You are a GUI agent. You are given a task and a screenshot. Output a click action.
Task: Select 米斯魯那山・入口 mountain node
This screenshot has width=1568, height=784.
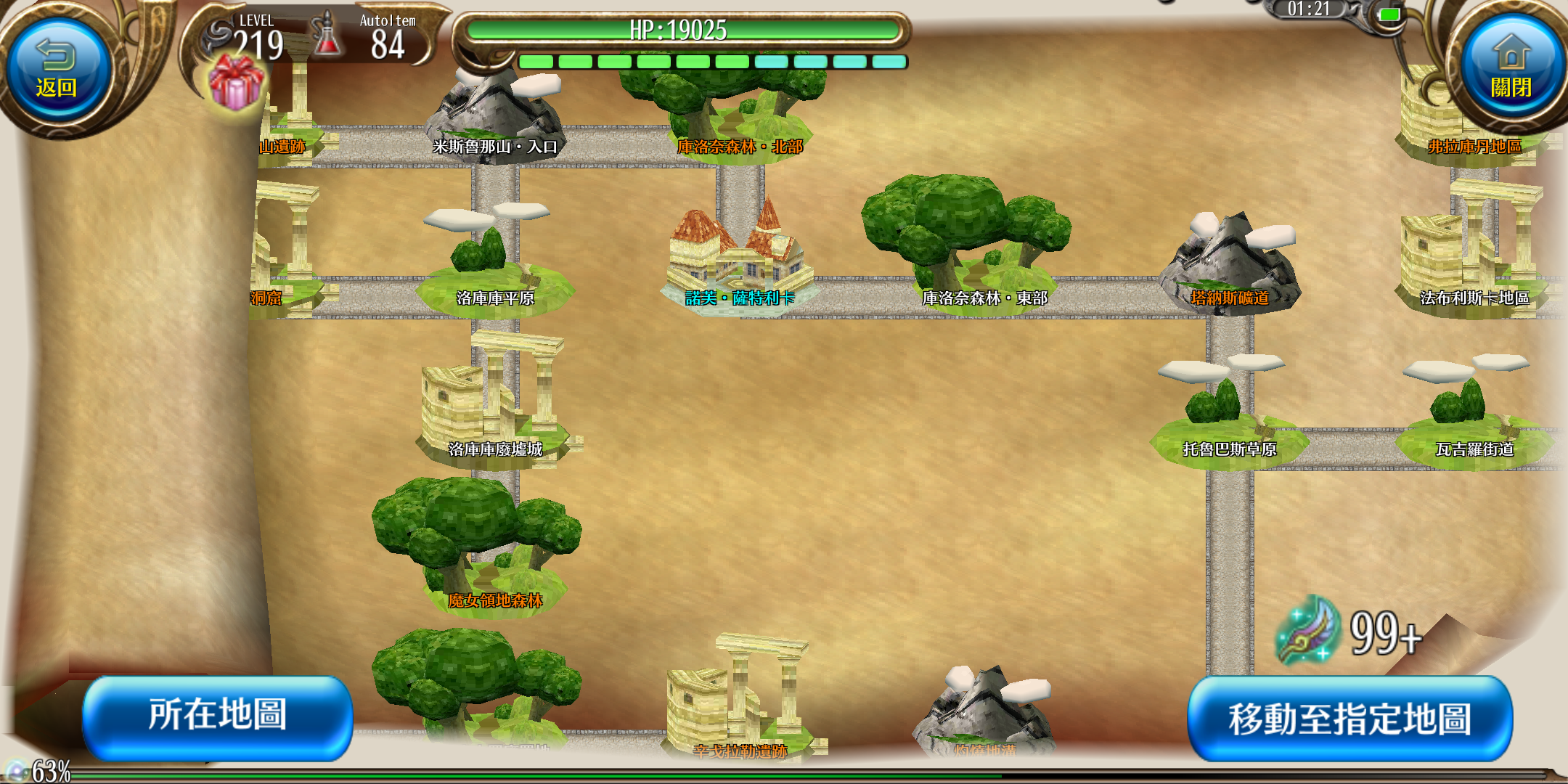495,116
